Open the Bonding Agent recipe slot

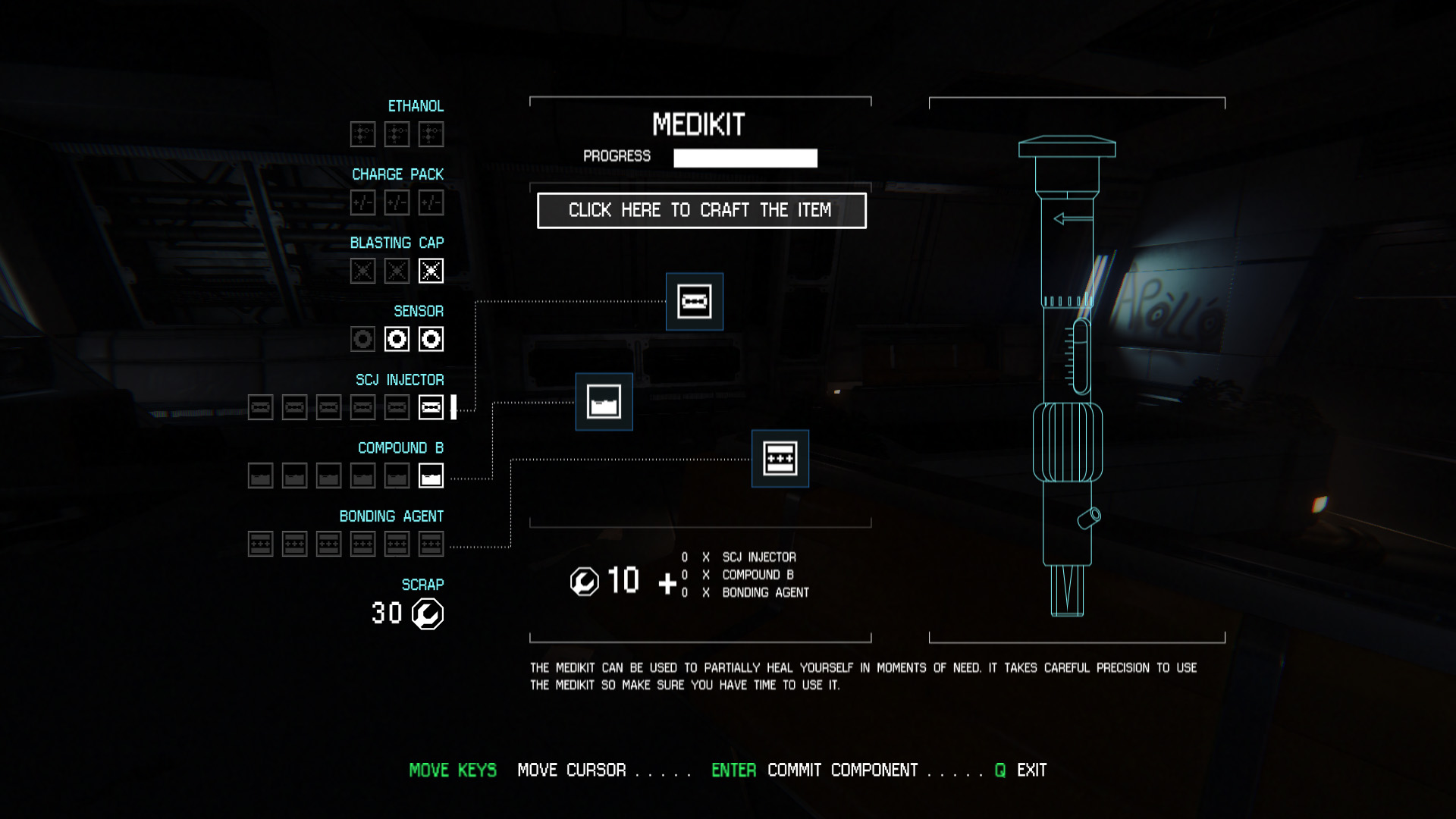click(x=780, y=458)
